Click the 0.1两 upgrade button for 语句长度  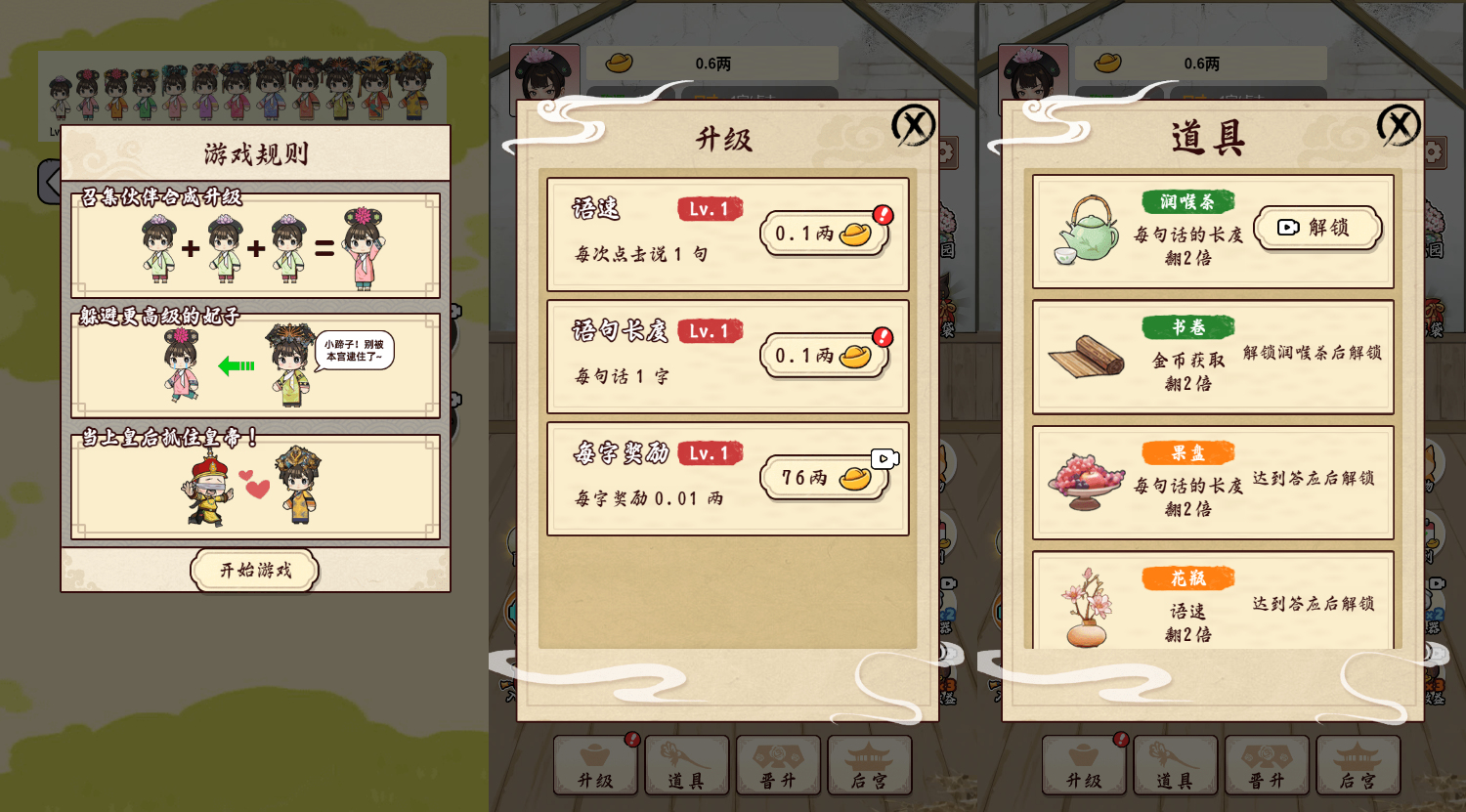pyautogui.click(x=824, y=356)
